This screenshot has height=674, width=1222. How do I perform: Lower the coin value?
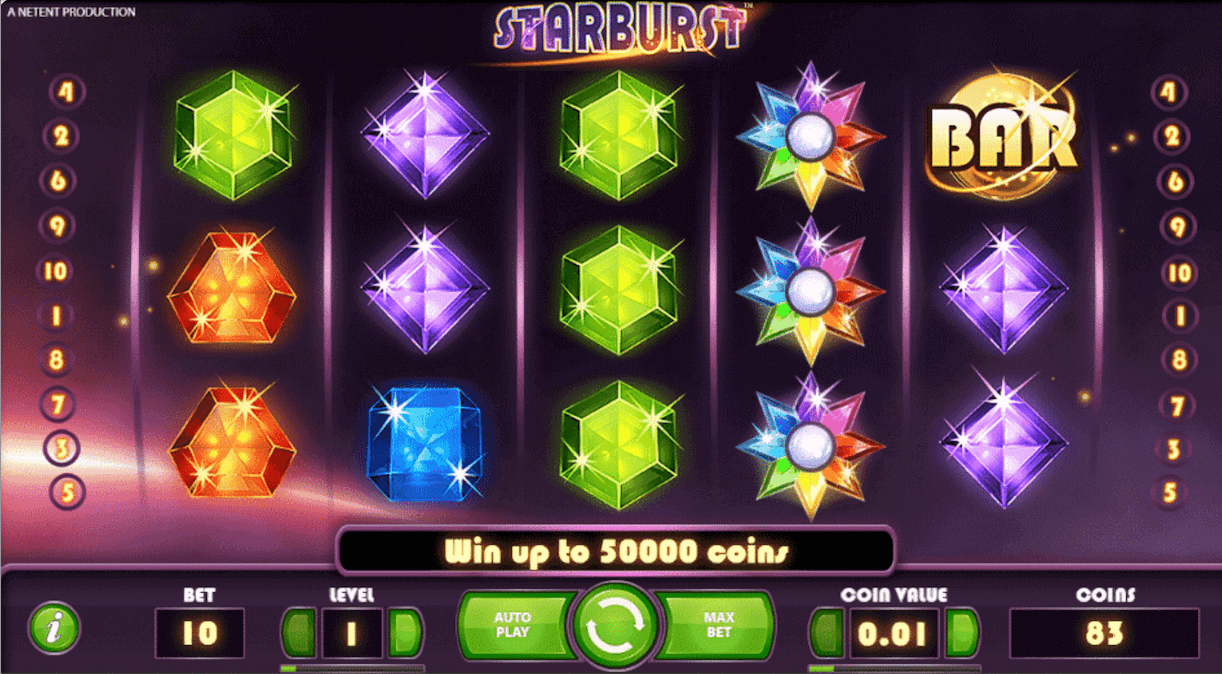coord(827,634)
